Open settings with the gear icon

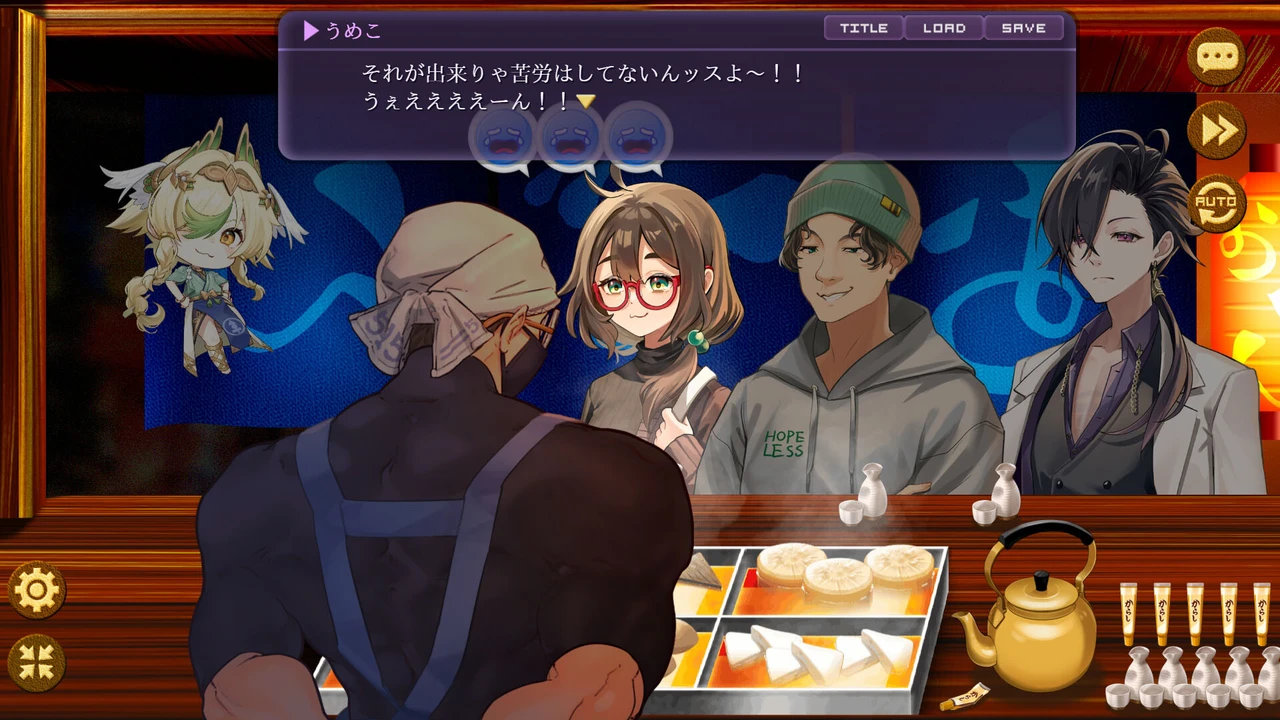(37, 590)
